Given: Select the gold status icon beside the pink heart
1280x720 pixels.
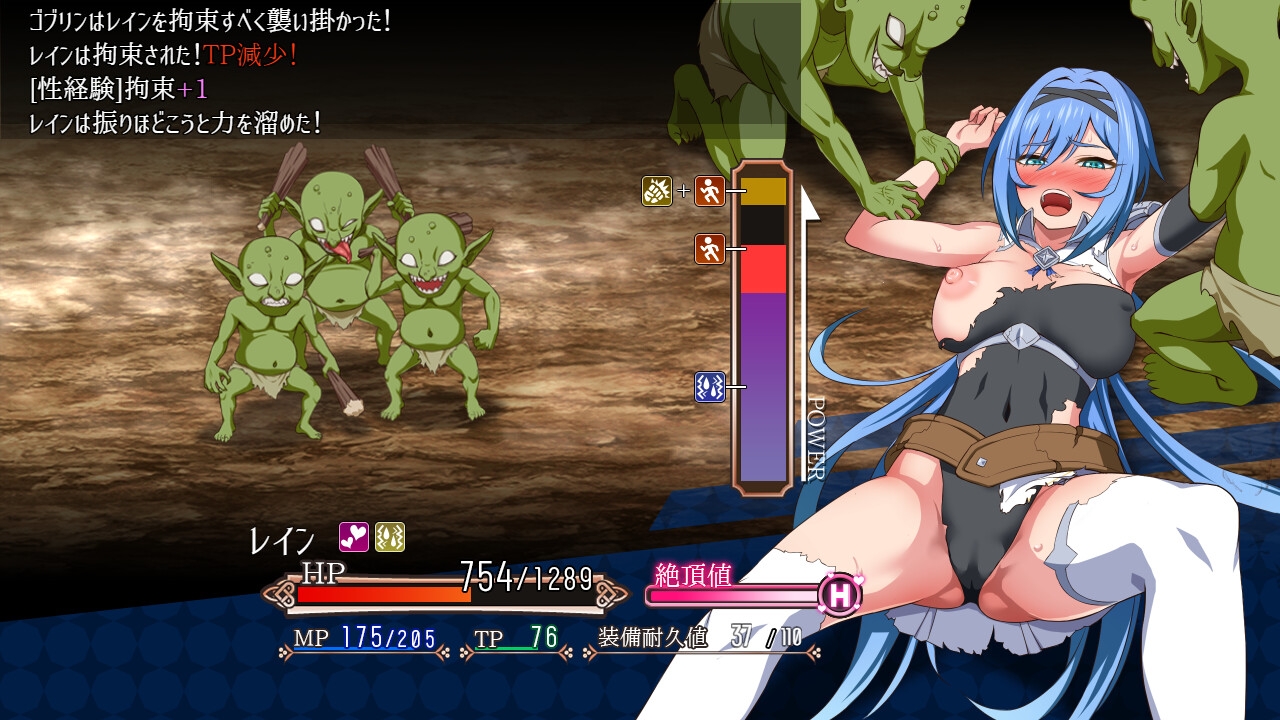Looking at the screenshot, I should (389, 537).
